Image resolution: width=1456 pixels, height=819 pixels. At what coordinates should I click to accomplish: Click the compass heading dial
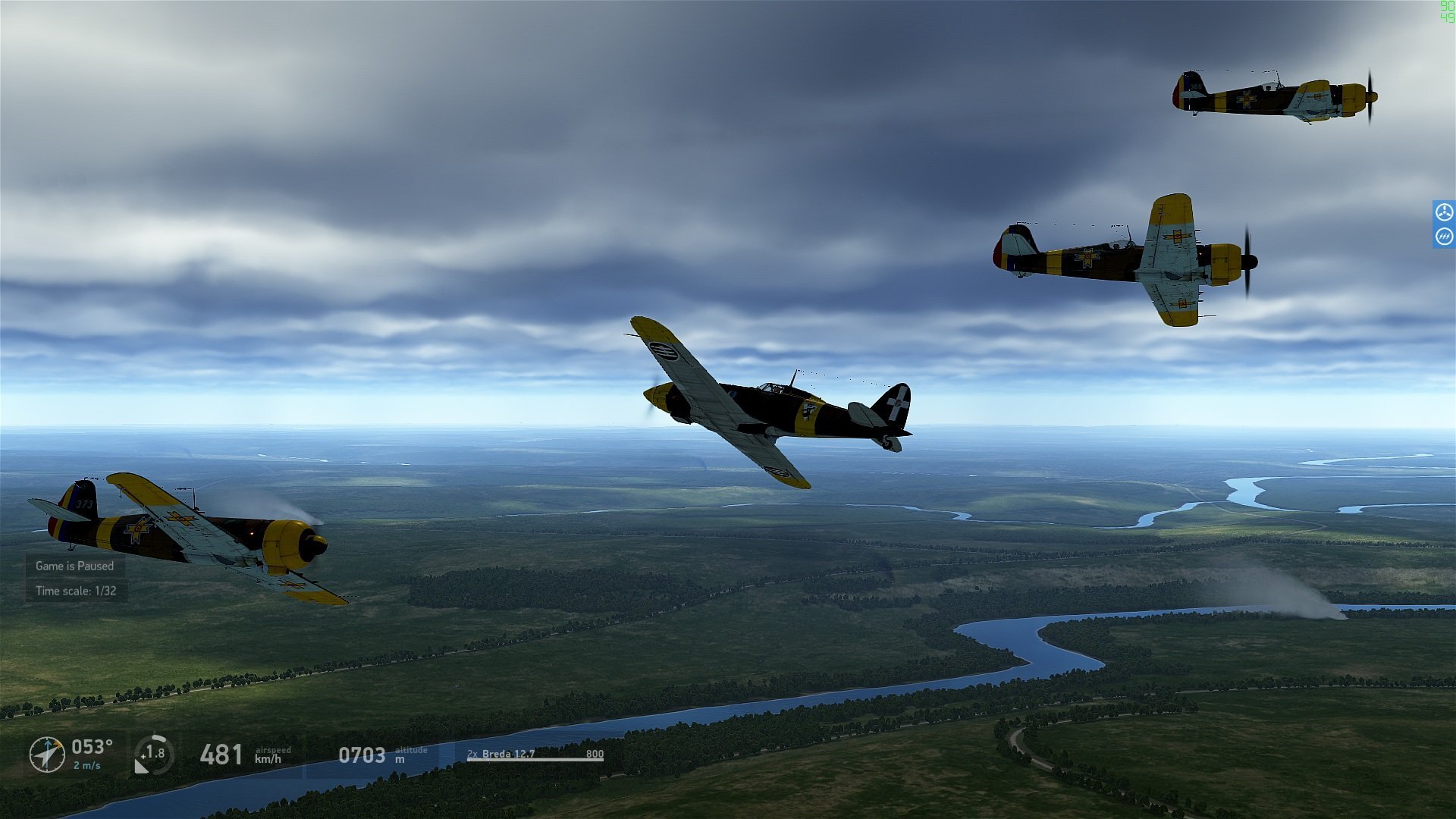point(47,755)
